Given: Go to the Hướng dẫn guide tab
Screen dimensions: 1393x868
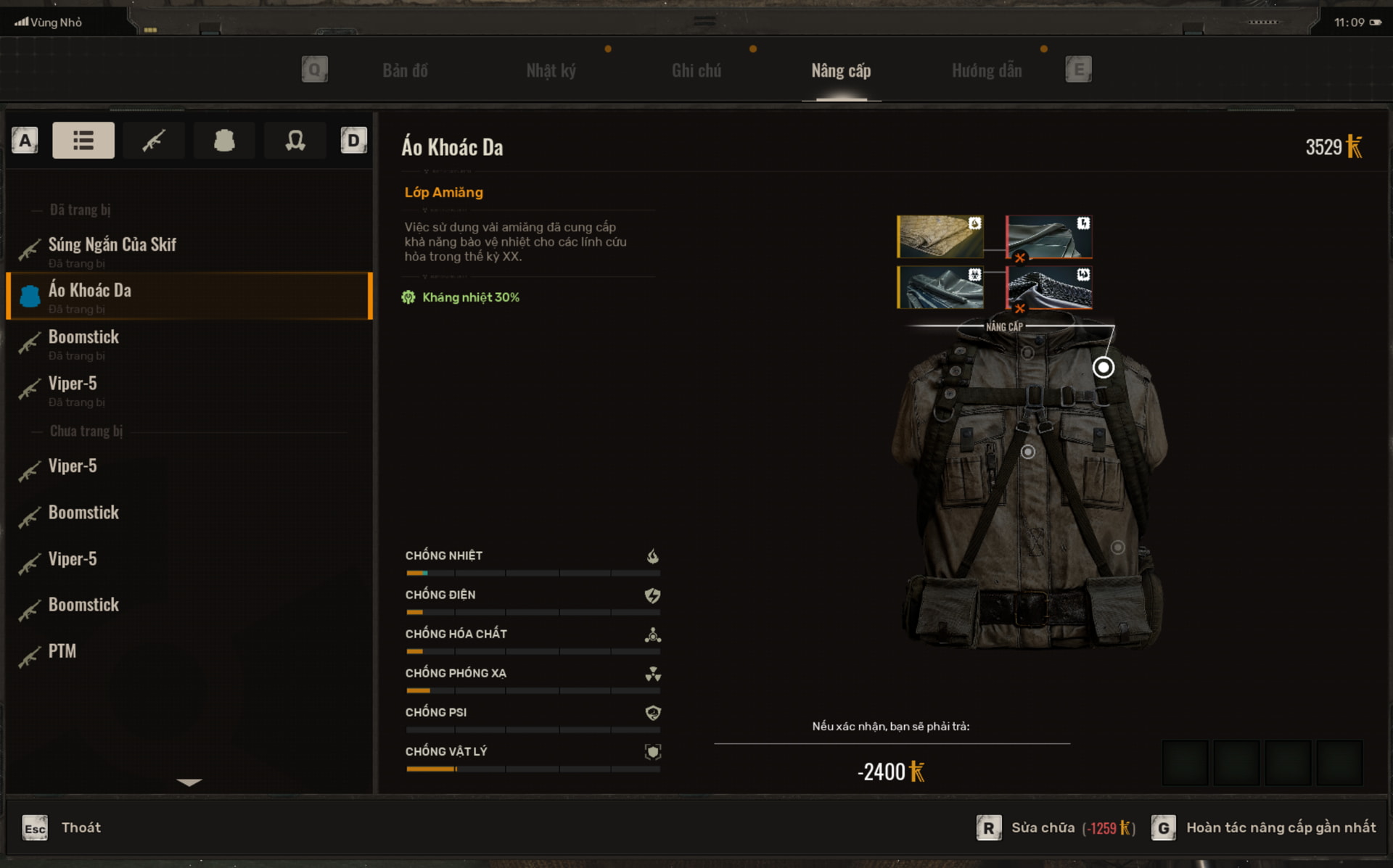Looking at the screenshot, I should [986, 70].
